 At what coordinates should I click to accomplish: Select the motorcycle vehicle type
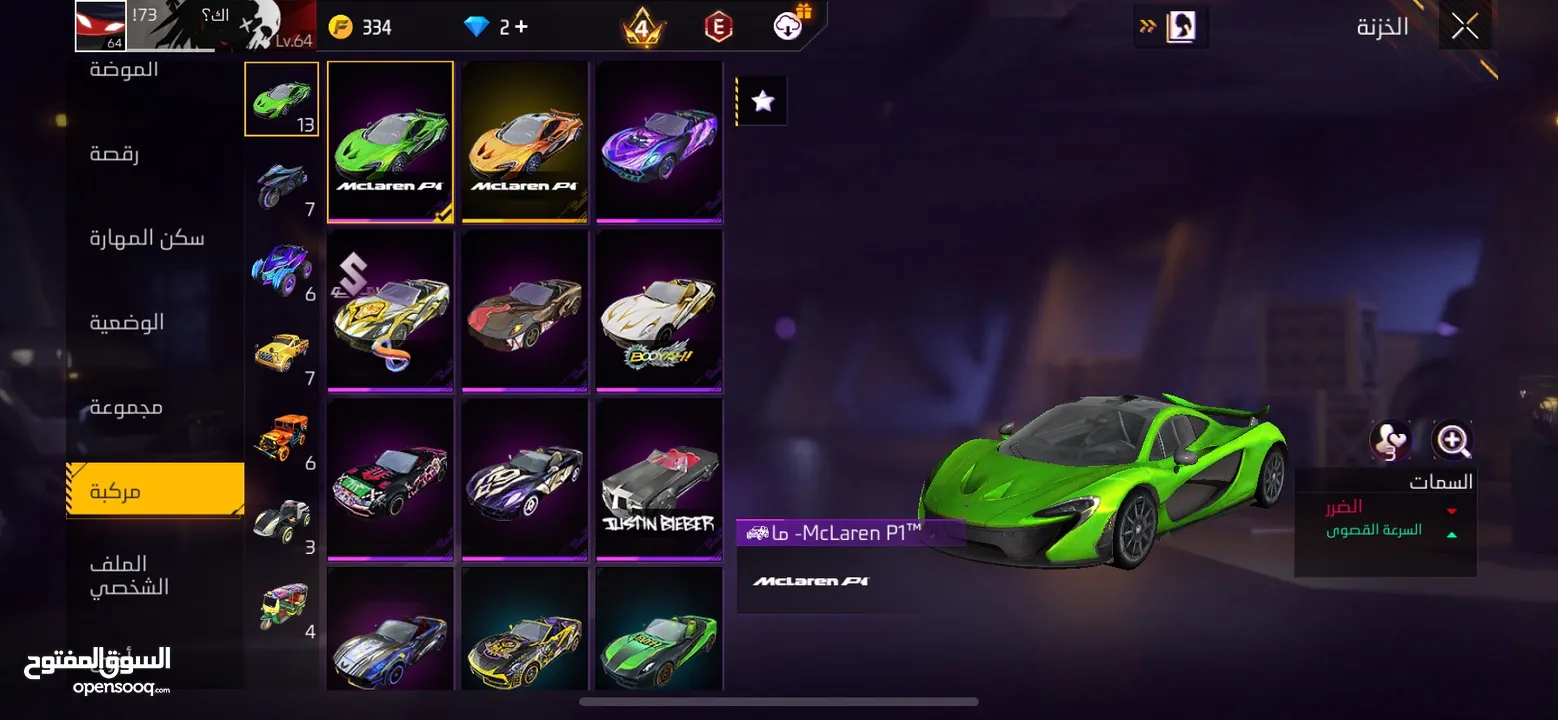point(282,185)
